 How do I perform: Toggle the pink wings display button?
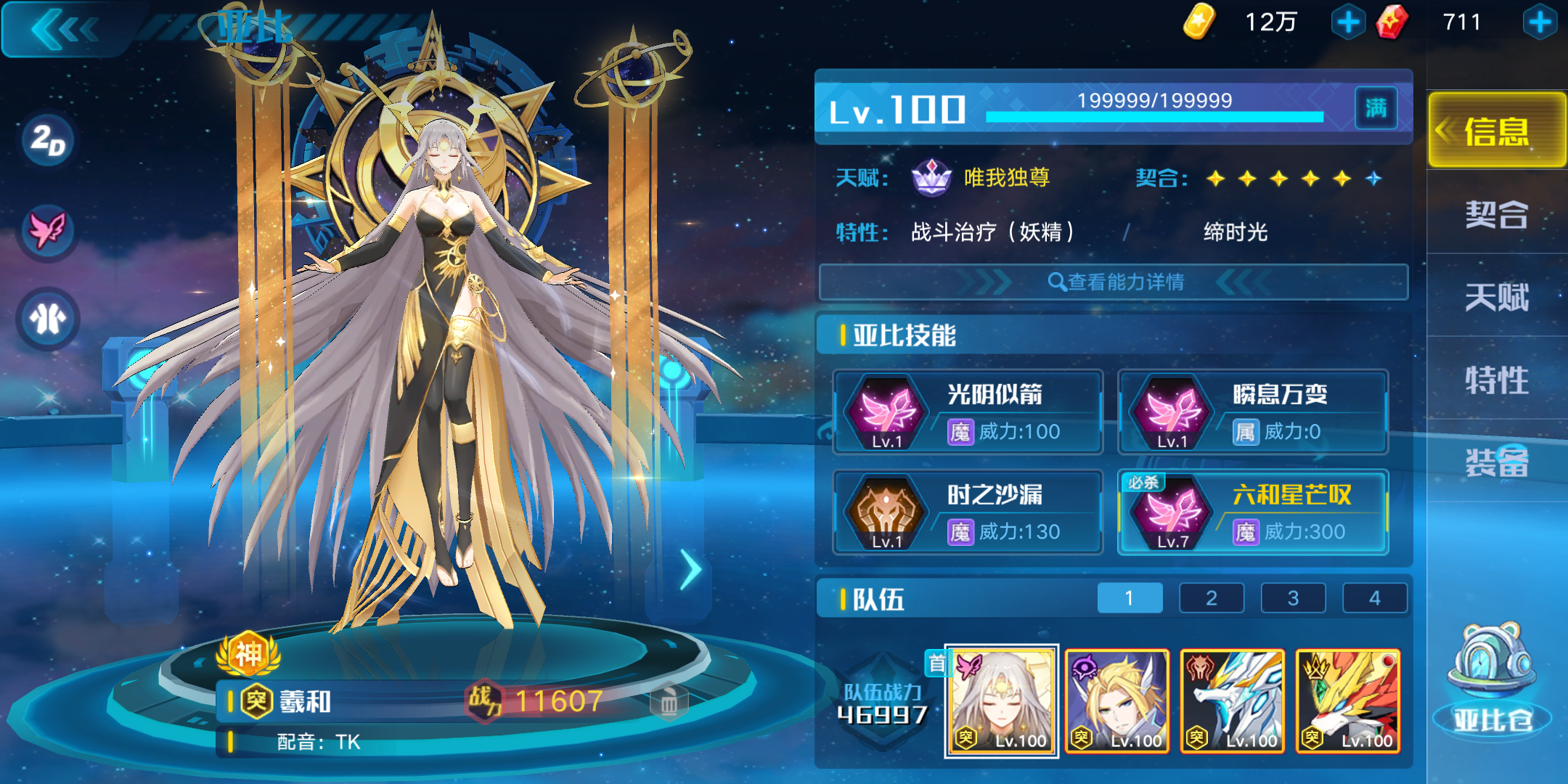(46, 229)
